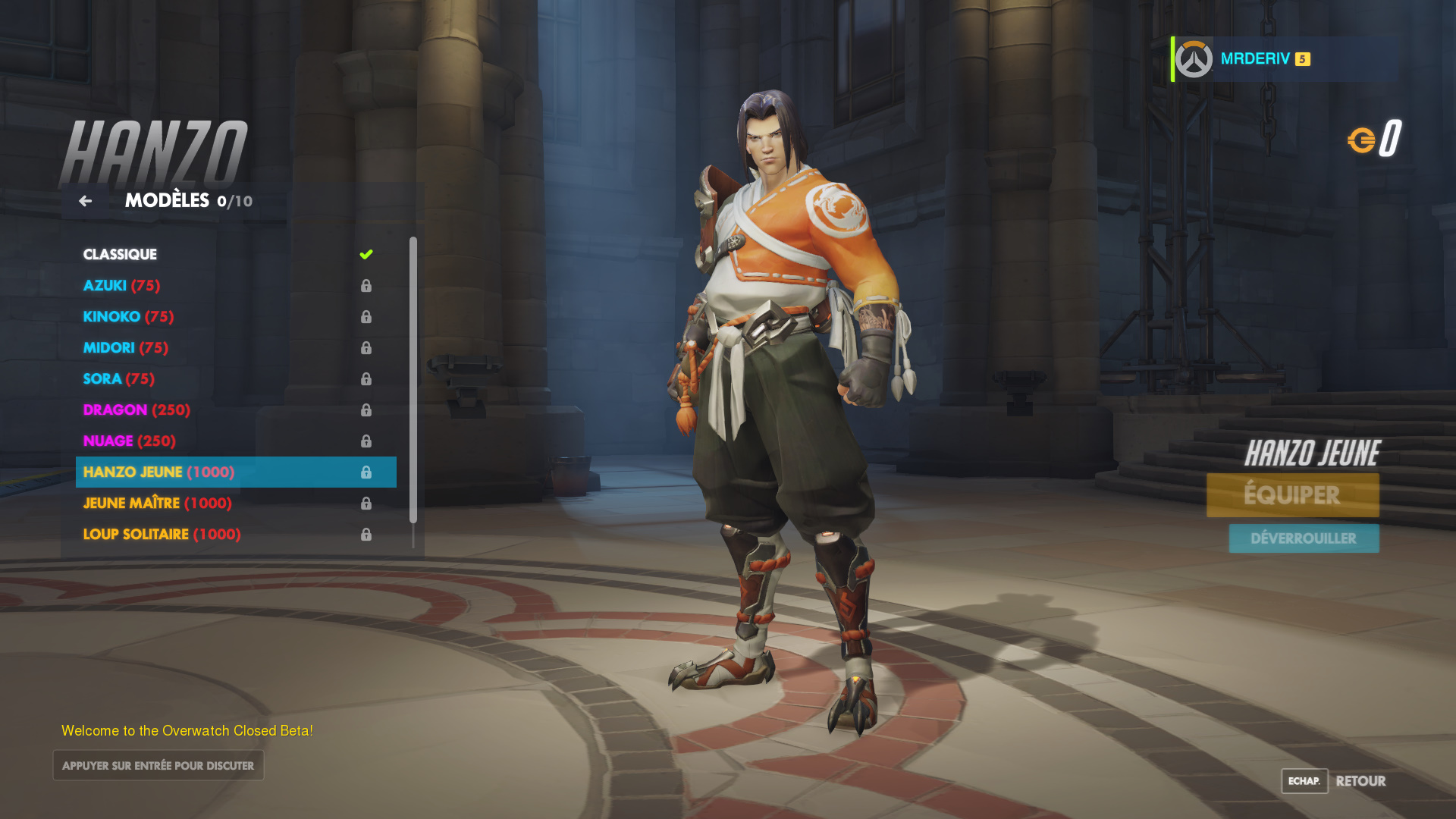Screen dimensions: 1456x819
Task: Click the green checkmark on Classique
Action: coord(367,254)
